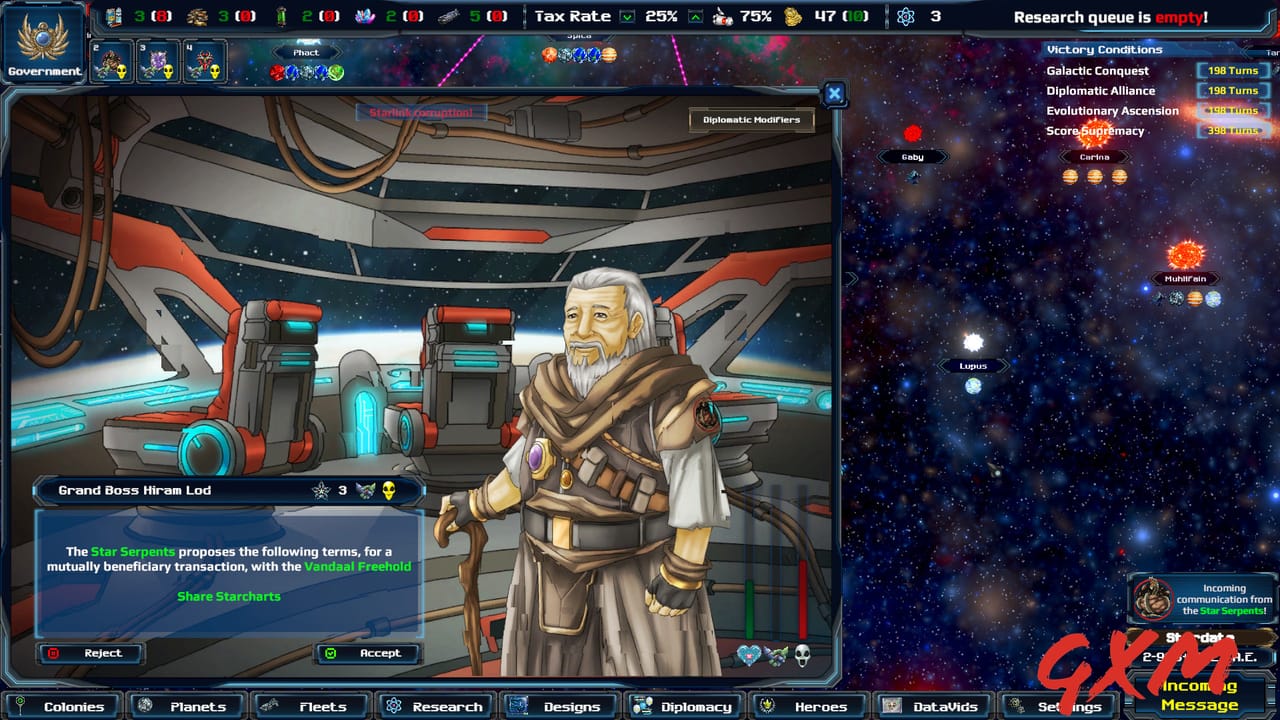Screen dimensions: 1280x720
Task: Toggle the green checkmark beside Tax Rate
Action: (x=625, y=16)
